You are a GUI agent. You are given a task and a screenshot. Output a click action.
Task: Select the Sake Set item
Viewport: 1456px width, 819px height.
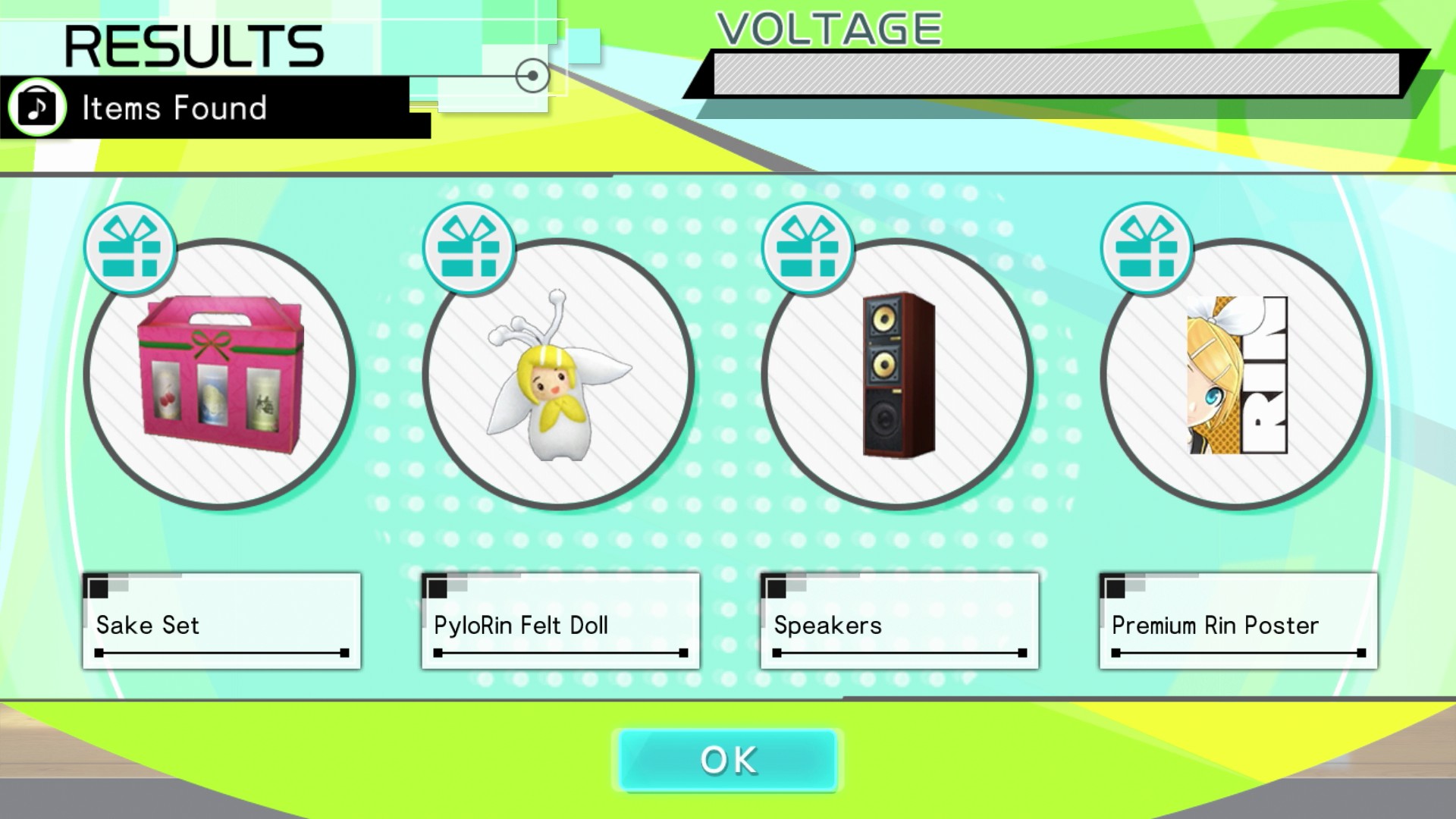tap(220, 374)
